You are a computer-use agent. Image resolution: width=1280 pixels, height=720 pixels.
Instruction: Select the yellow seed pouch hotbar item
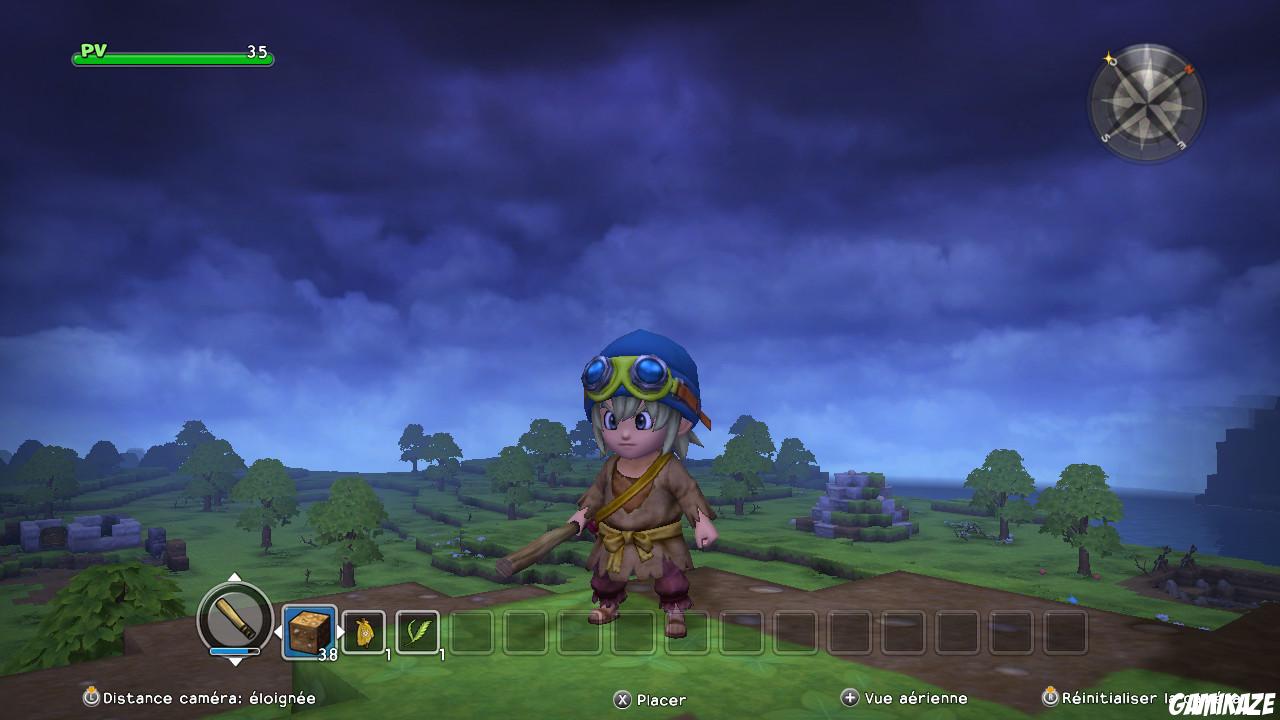pyautogui.click(x=363, y=631)
